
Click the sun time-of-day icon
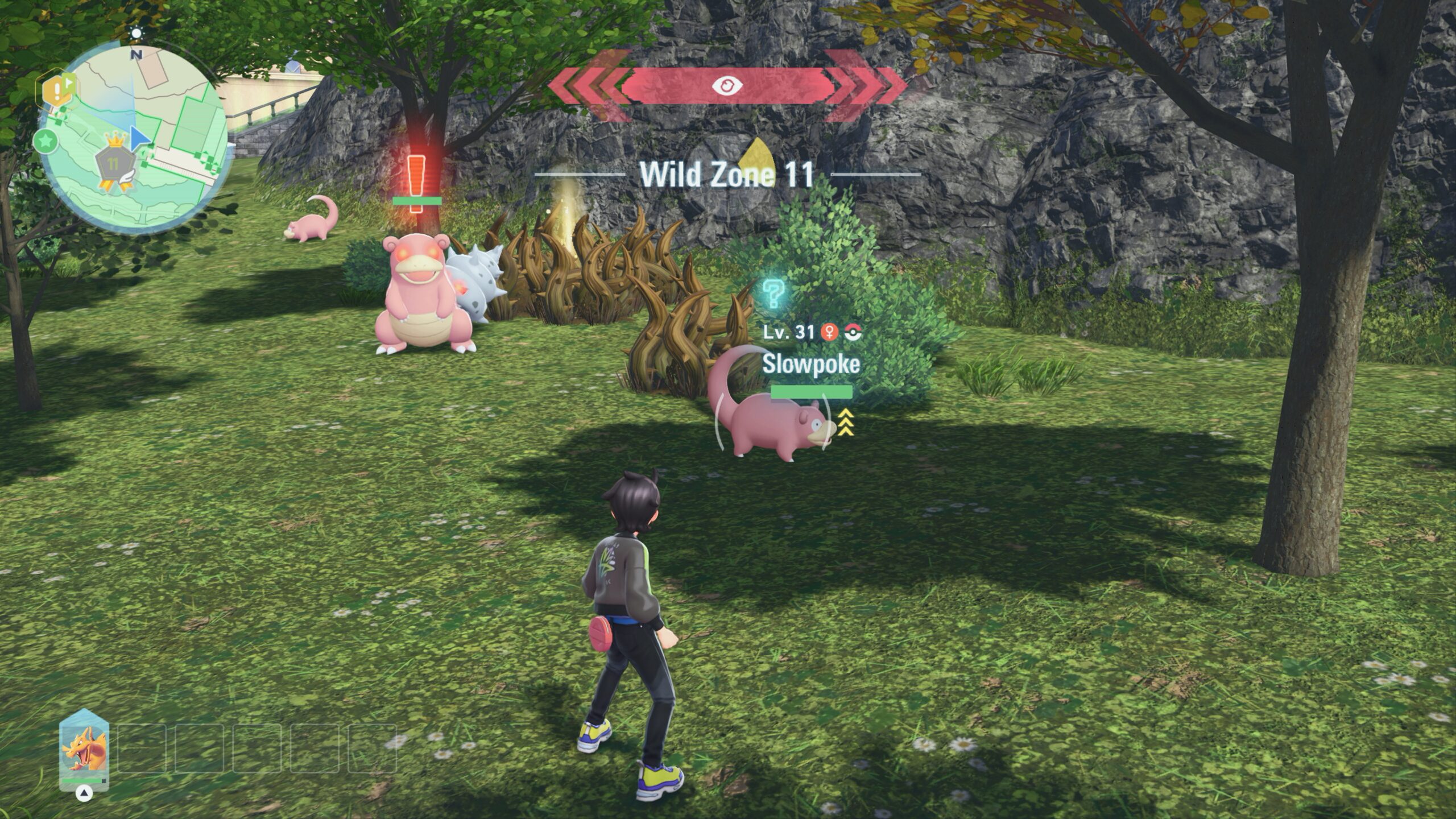pos(136,34)
